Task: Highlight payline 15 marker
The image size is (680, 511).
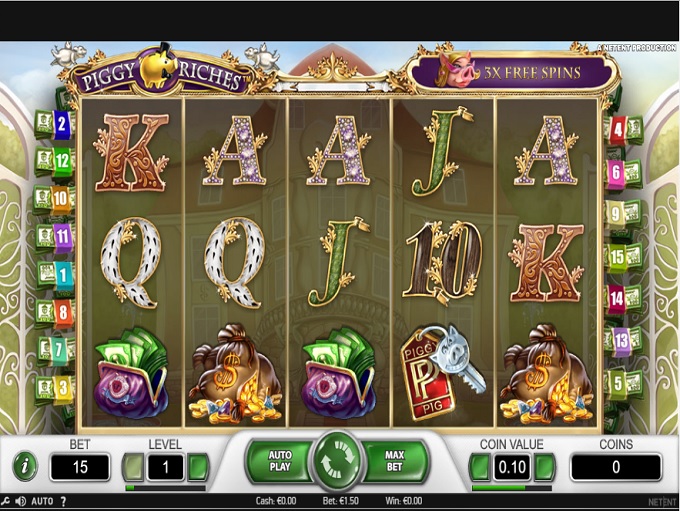Action: pos(618,256)
